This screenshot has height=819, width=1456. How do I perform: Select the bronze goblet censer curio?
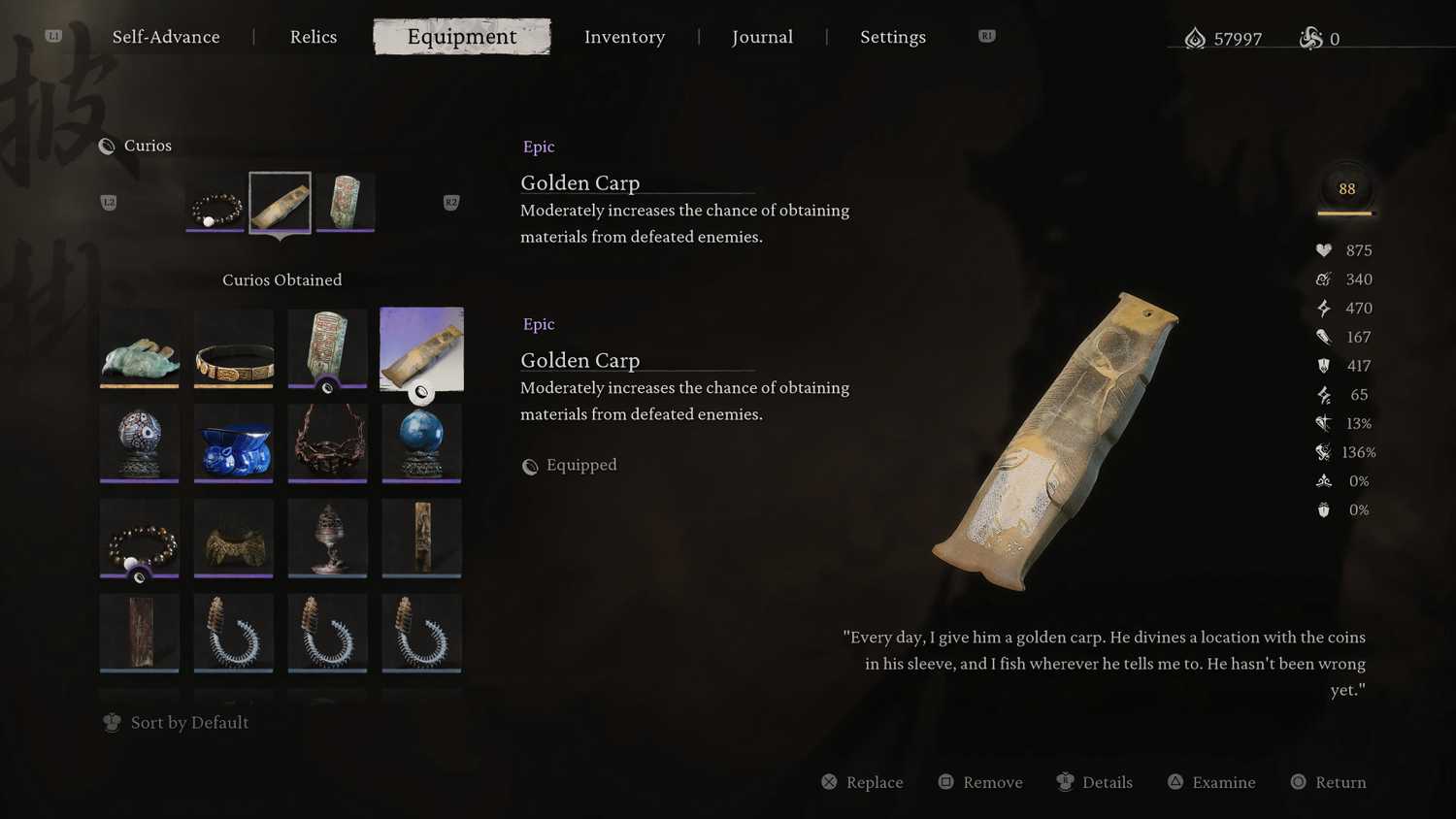coord(328,538)
